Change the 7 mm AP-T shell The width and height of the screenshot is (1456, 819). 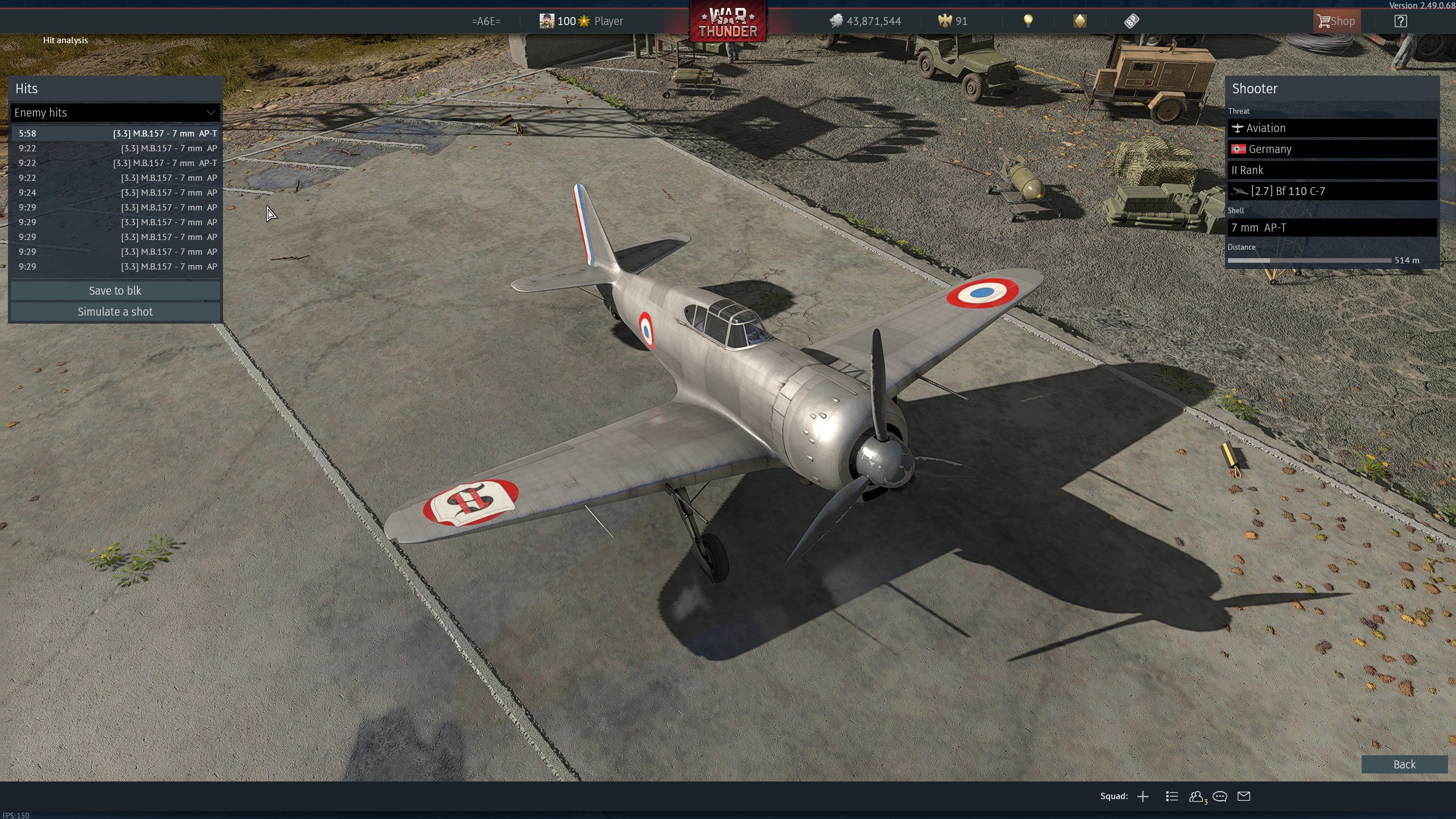pos(1331,227)
